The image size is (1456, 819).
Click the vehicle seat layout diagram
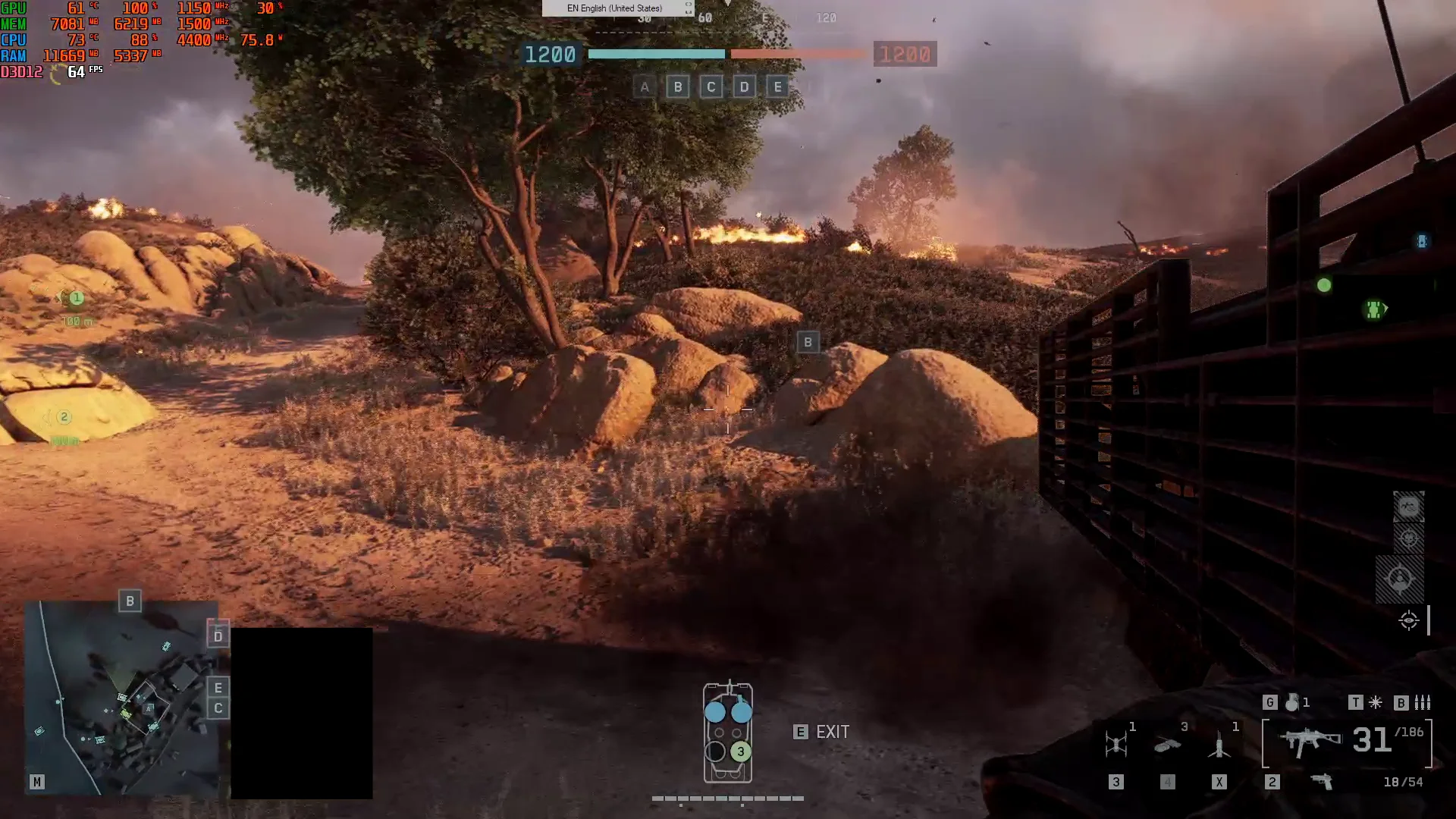pyautogui.click(x=728, y=733)
